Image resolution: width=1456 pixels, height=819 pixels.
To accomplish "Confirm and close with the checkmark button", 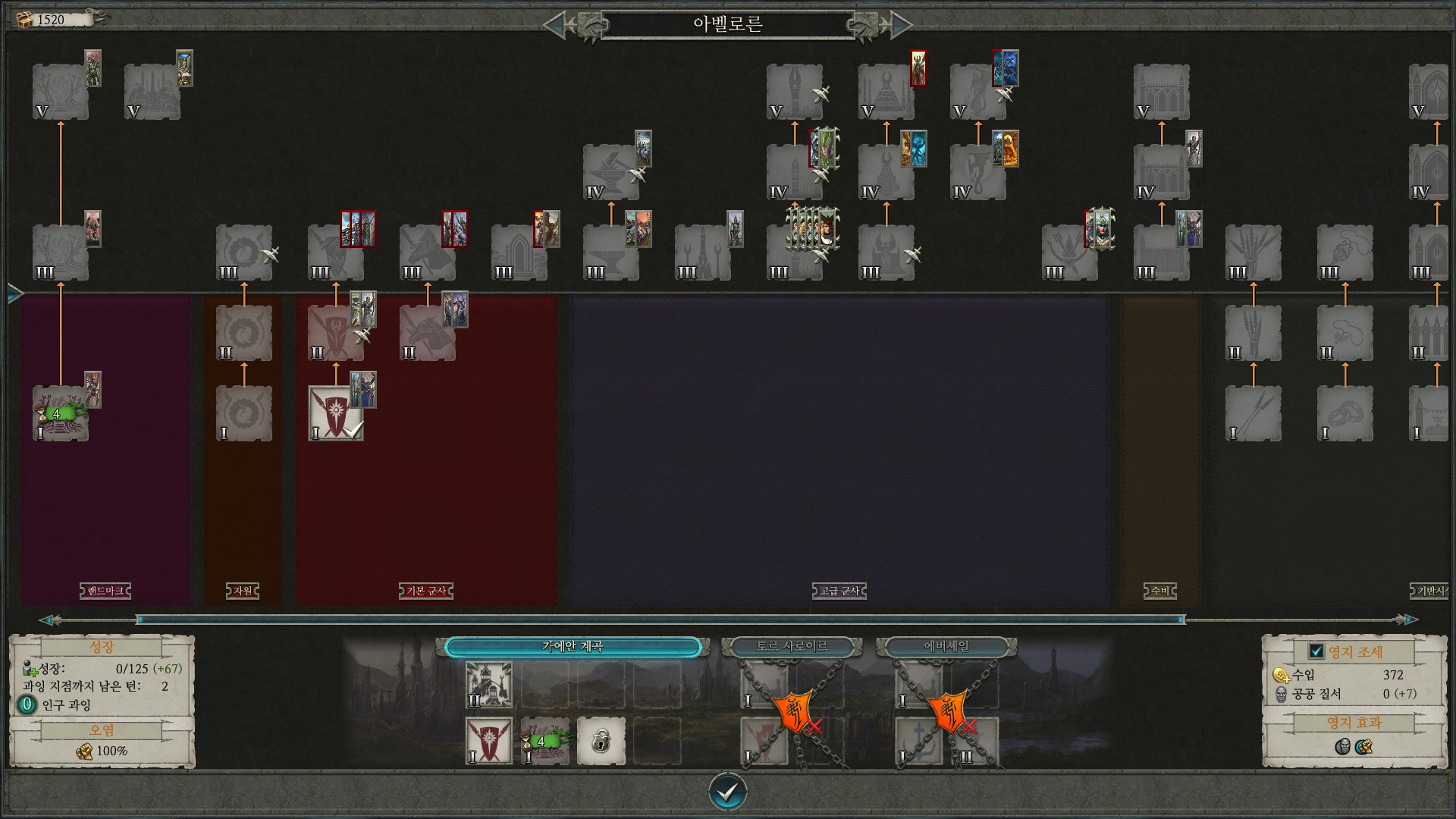I will tap(727, 792).
